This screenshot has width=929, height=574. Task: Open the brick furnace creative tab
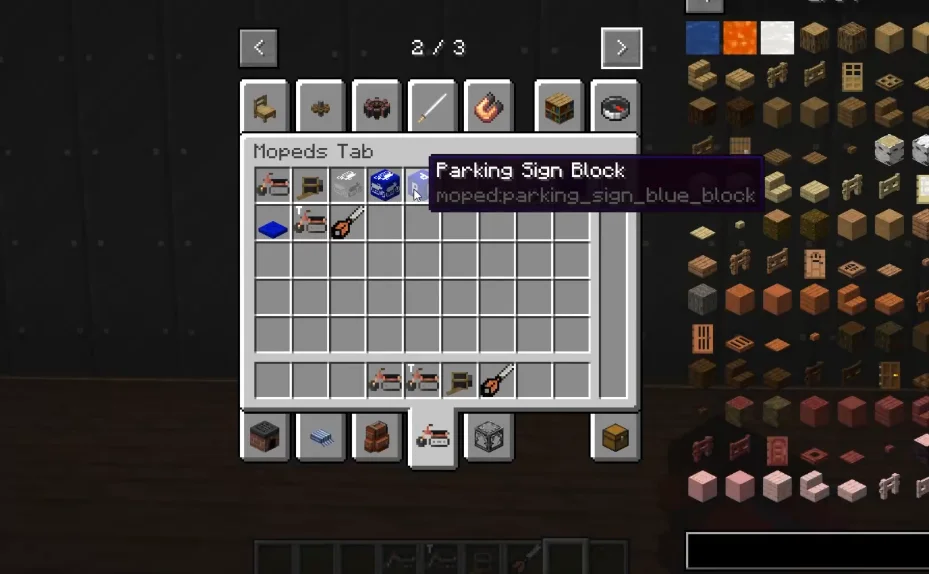coord(265,437)
